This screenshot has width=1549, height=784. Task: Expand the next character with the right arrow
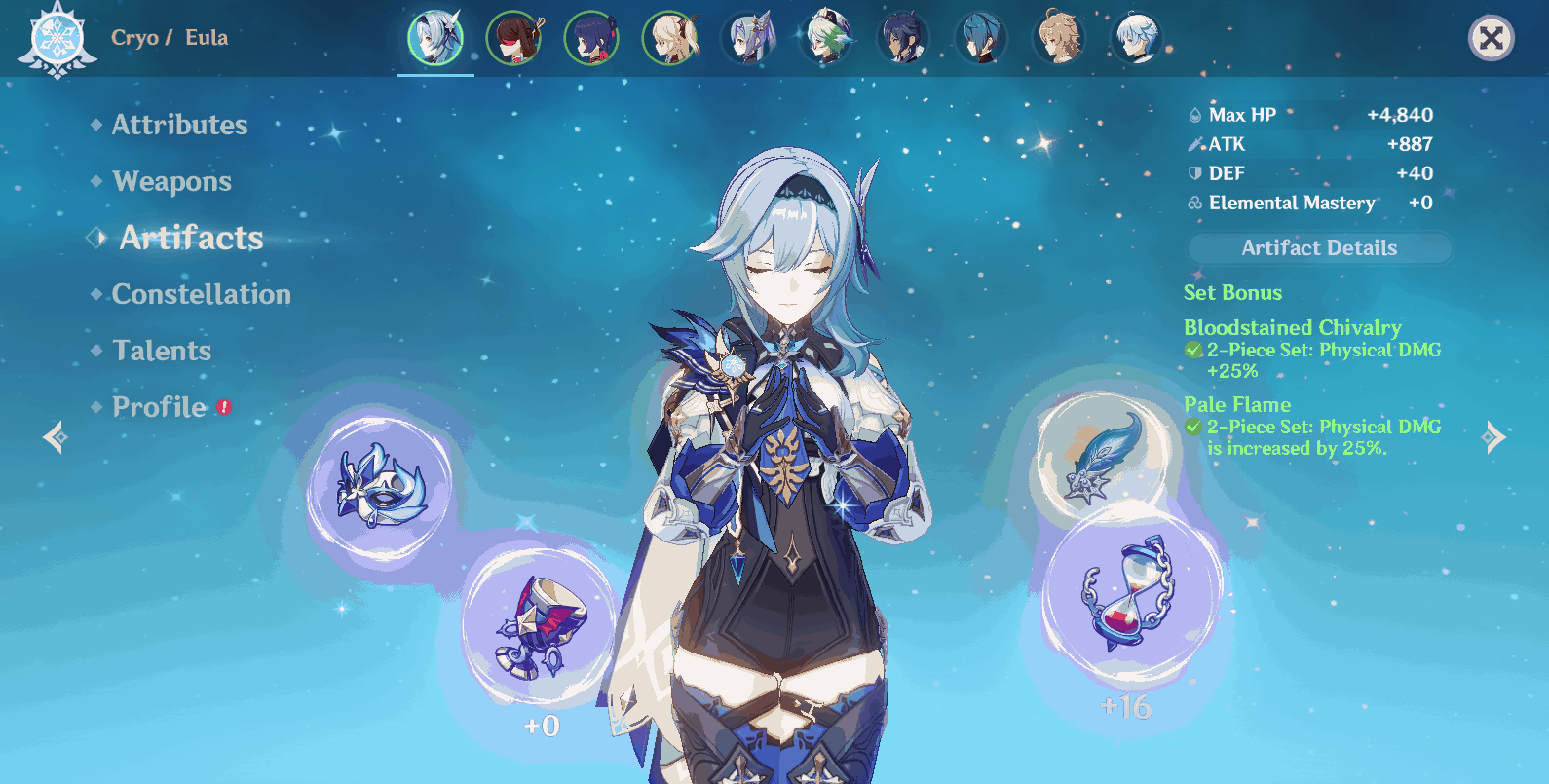[x=1492, y=437]
